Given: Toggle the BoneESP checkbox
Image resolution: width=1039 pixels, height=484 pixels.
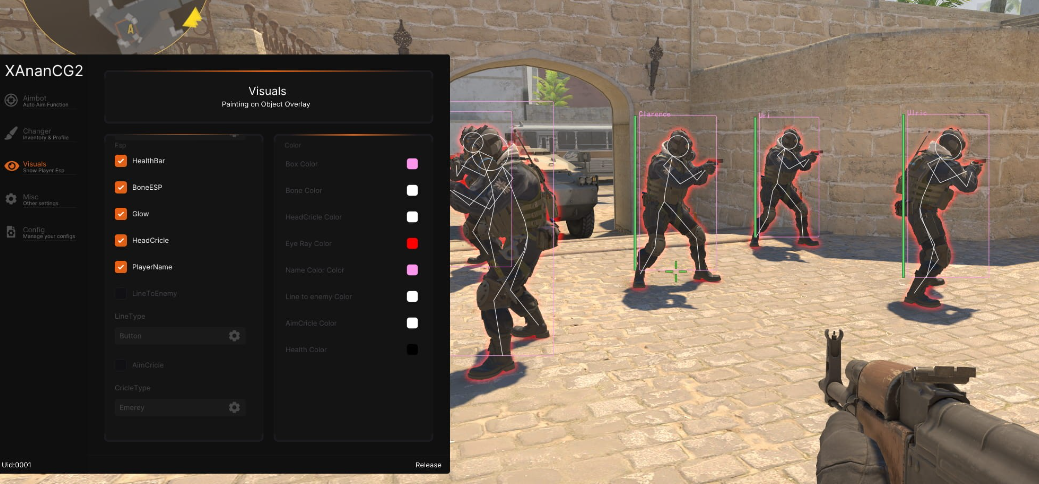Looking at the screenshot, I should pyautogui.click(x=121, y=187).
